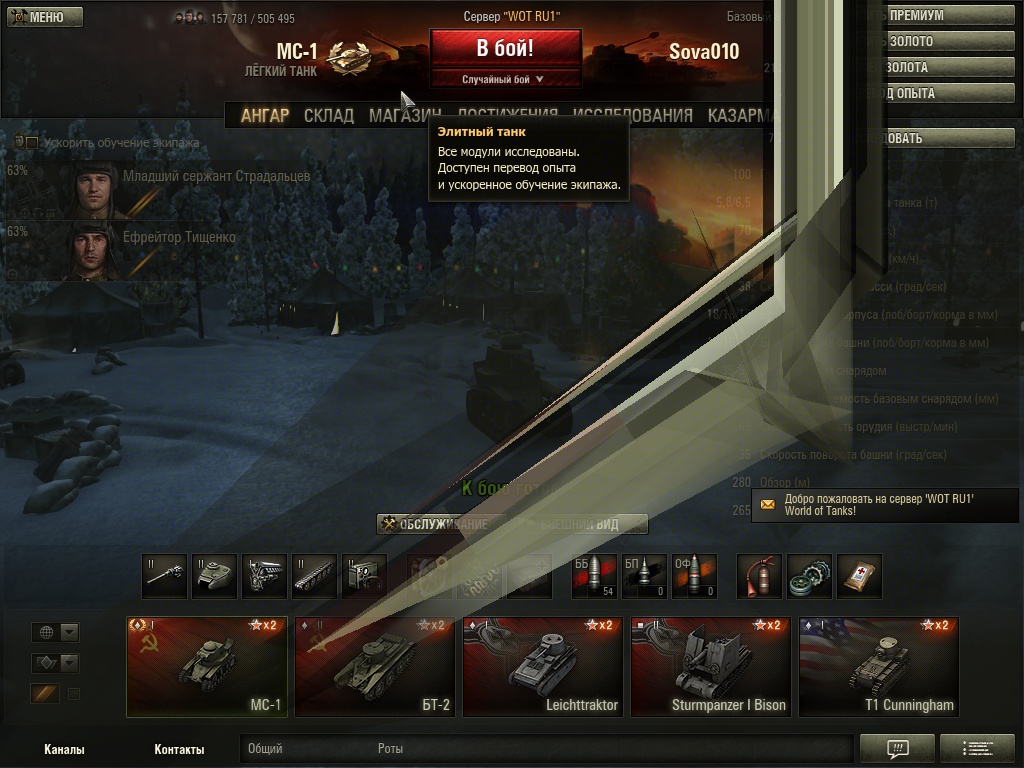This screenshot has height=768, width=1024.
Task: Pick the Leichttraktor tank
Action: (x=543, y=667)
